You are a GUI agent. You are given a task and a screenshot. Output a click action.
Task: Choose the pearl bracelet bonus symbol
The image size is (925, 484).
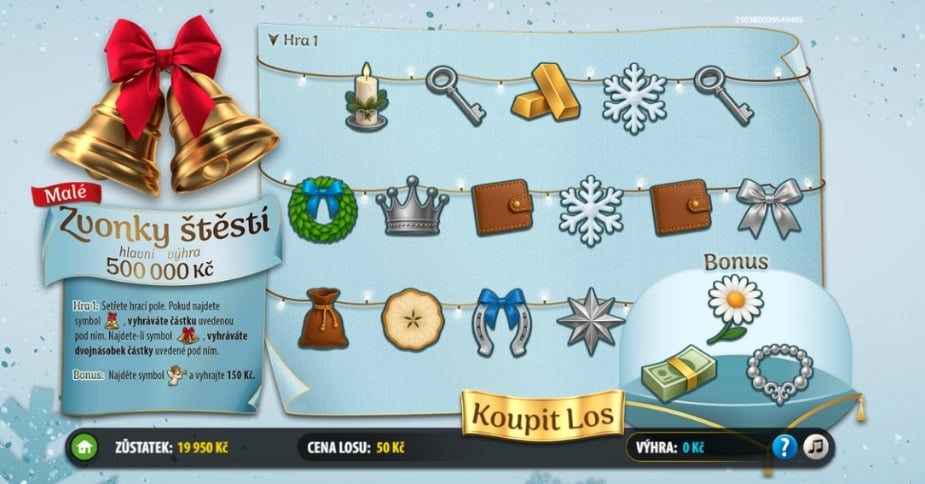coord(780,372)
